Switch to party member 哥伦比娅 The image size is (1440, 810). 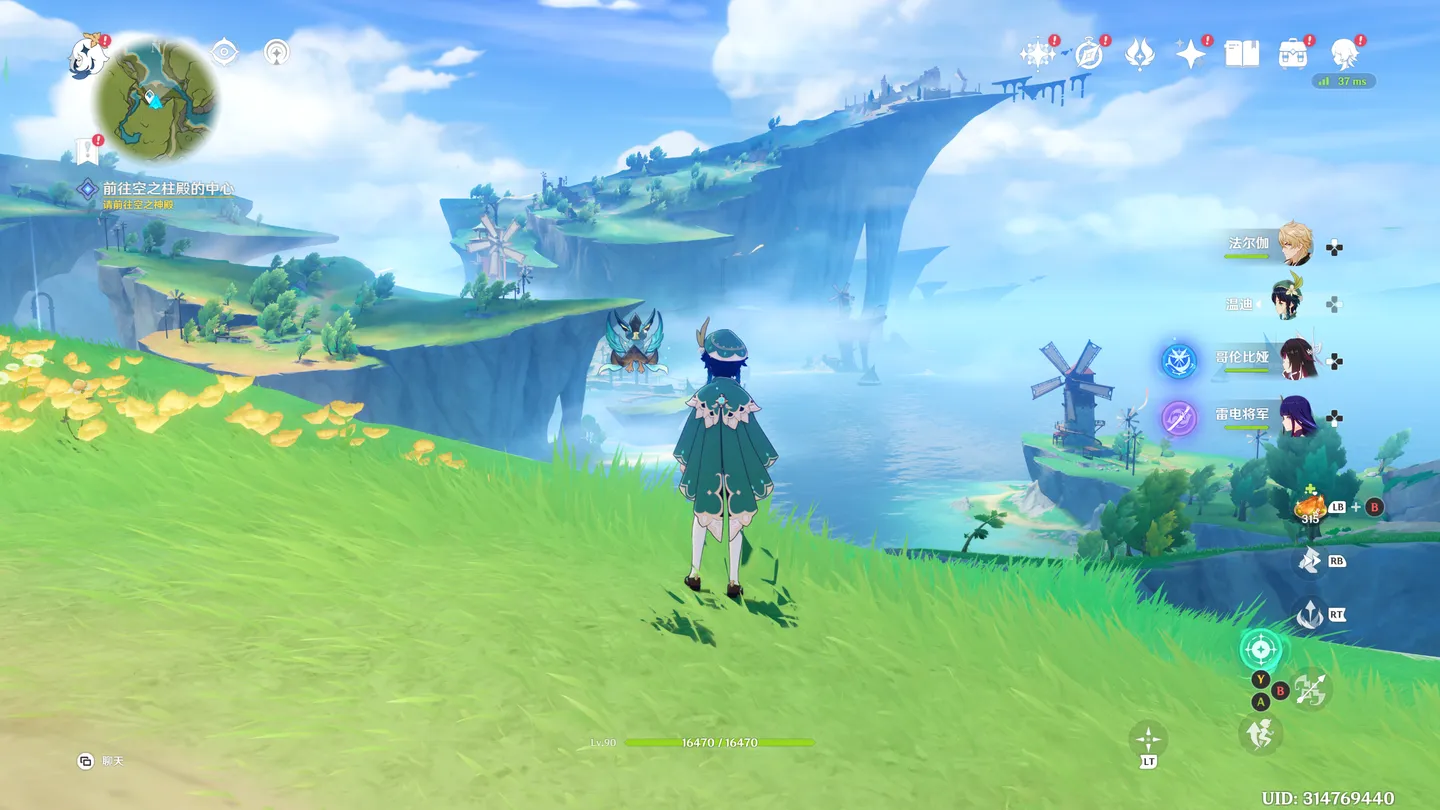tap(1297, 359)
